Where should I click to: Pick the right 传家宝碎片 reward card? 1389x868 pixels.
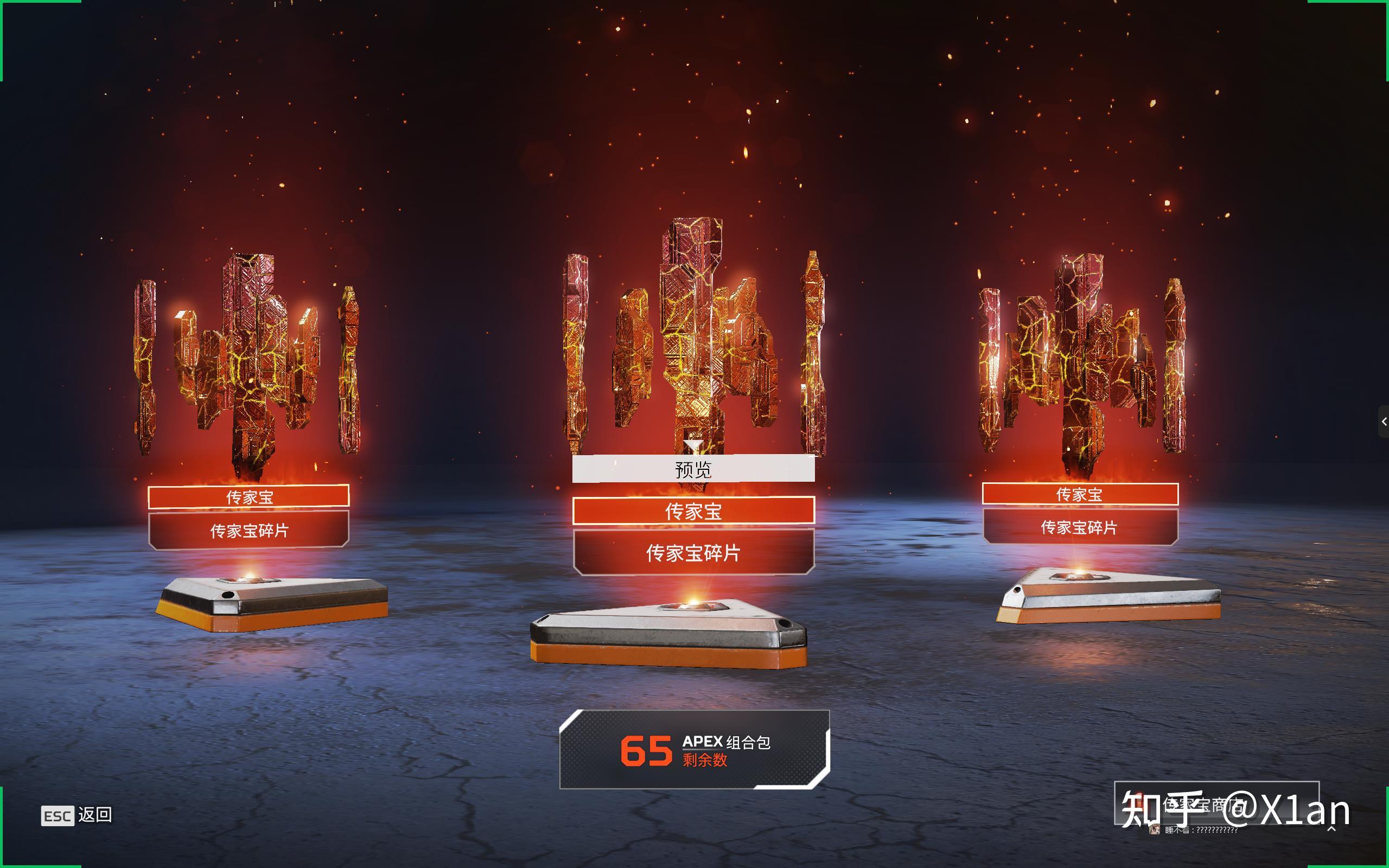[1080, 527]
